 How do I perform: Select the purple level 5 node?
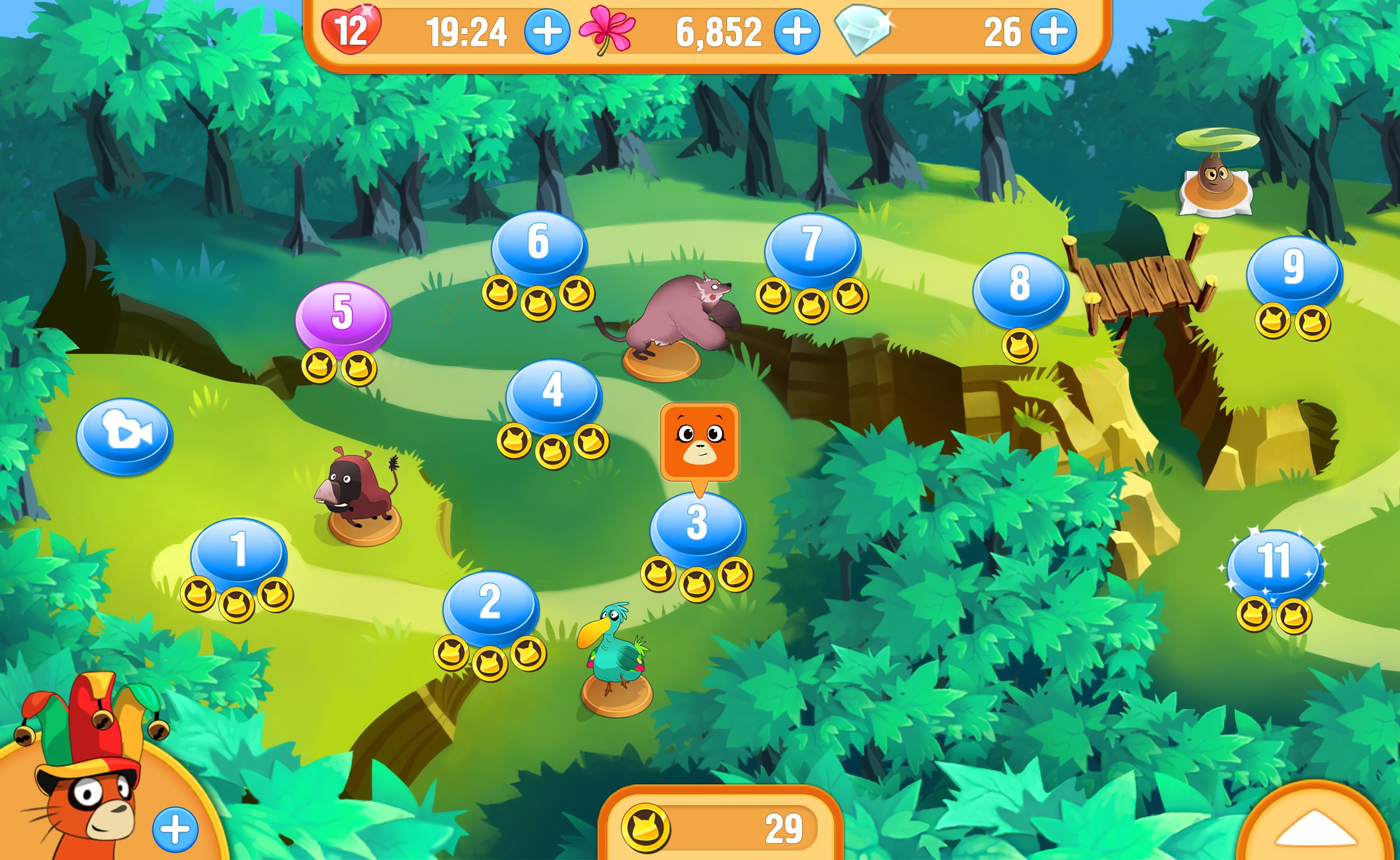pos(343,314)
